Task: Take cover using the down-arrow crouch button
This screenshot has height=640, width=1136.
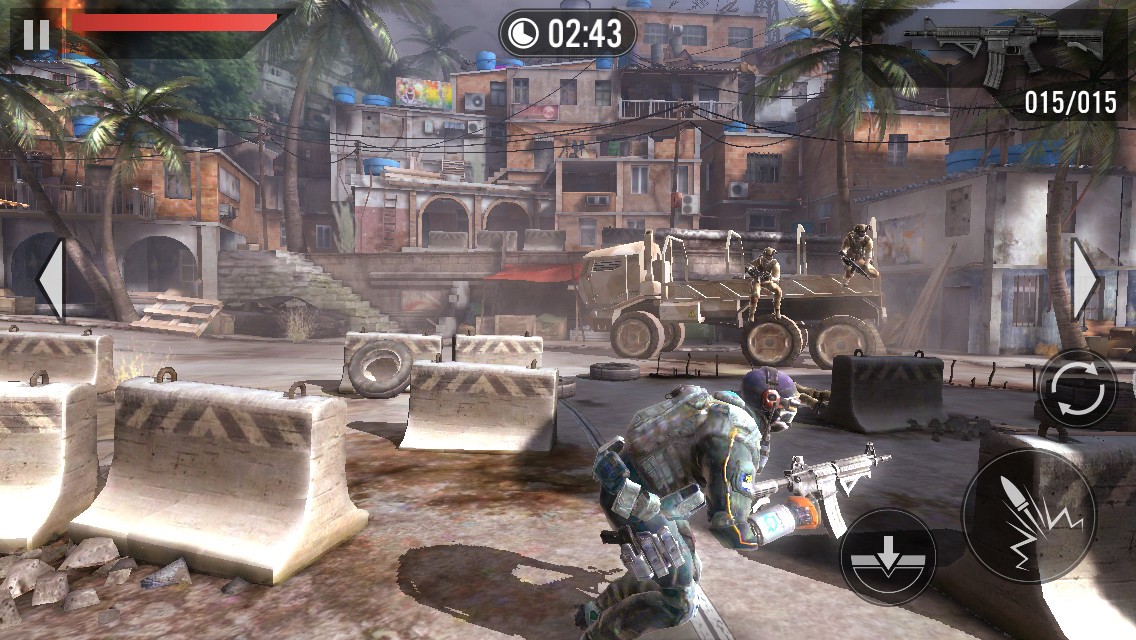Action: pyautogui.click(x=887, y=556)
